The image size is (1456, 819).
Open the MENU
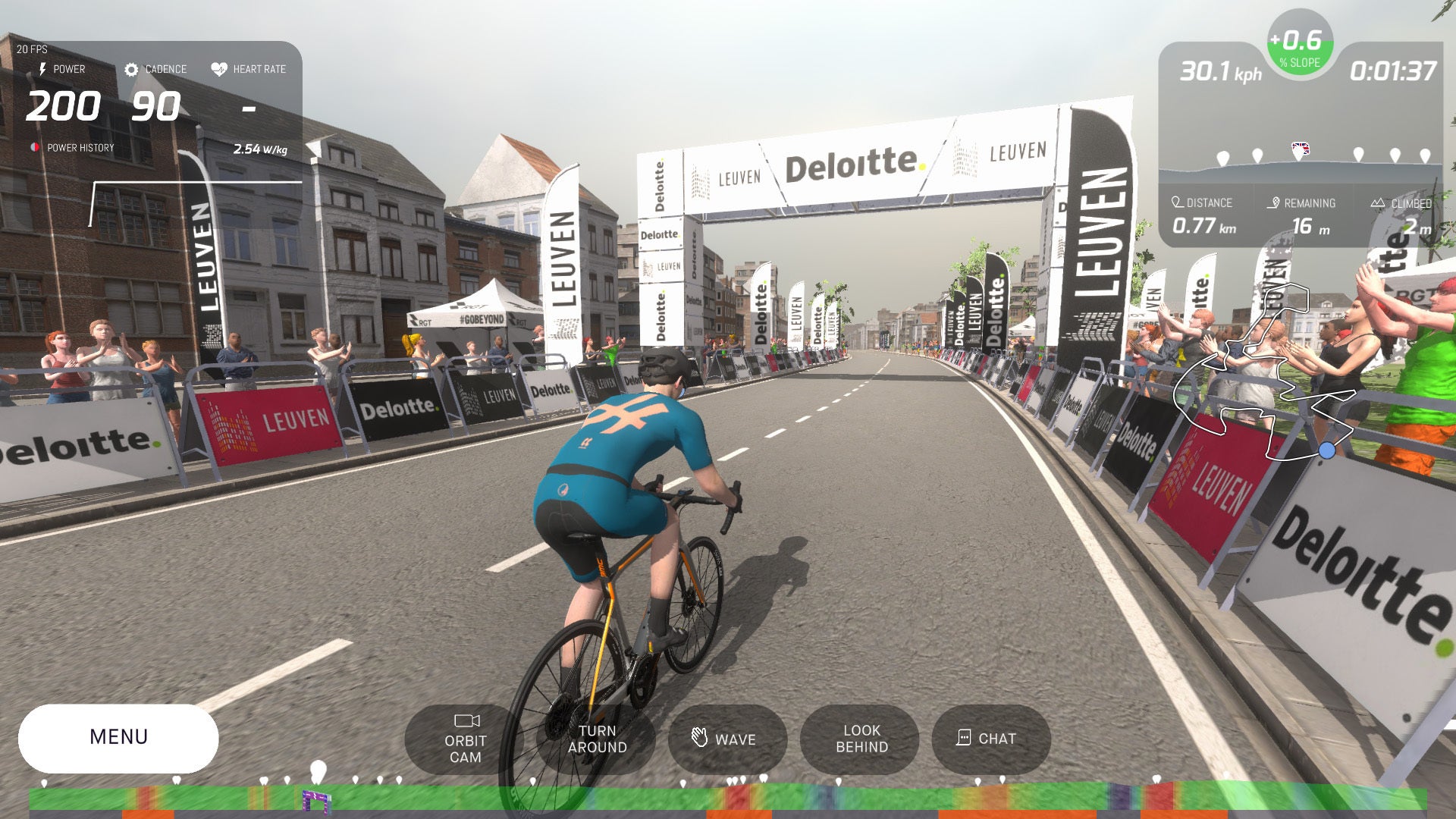[119, 736]
